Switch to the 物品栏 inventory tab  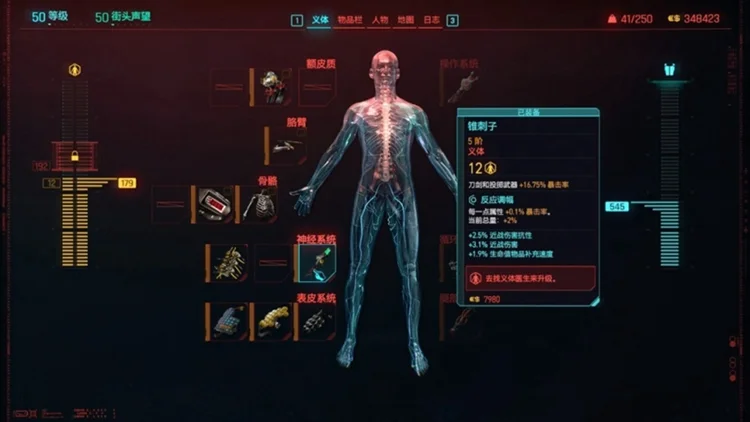(350, 20)
